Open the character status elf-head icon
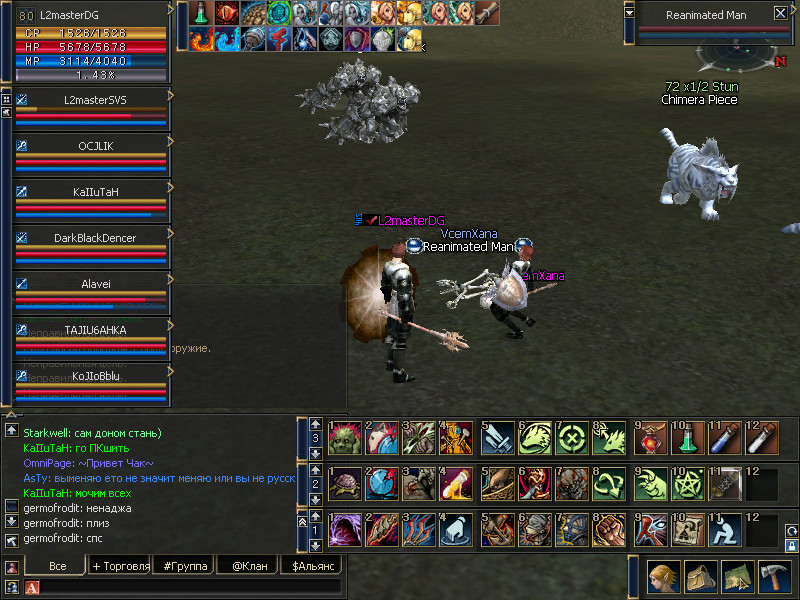 (x=664, y=577)
